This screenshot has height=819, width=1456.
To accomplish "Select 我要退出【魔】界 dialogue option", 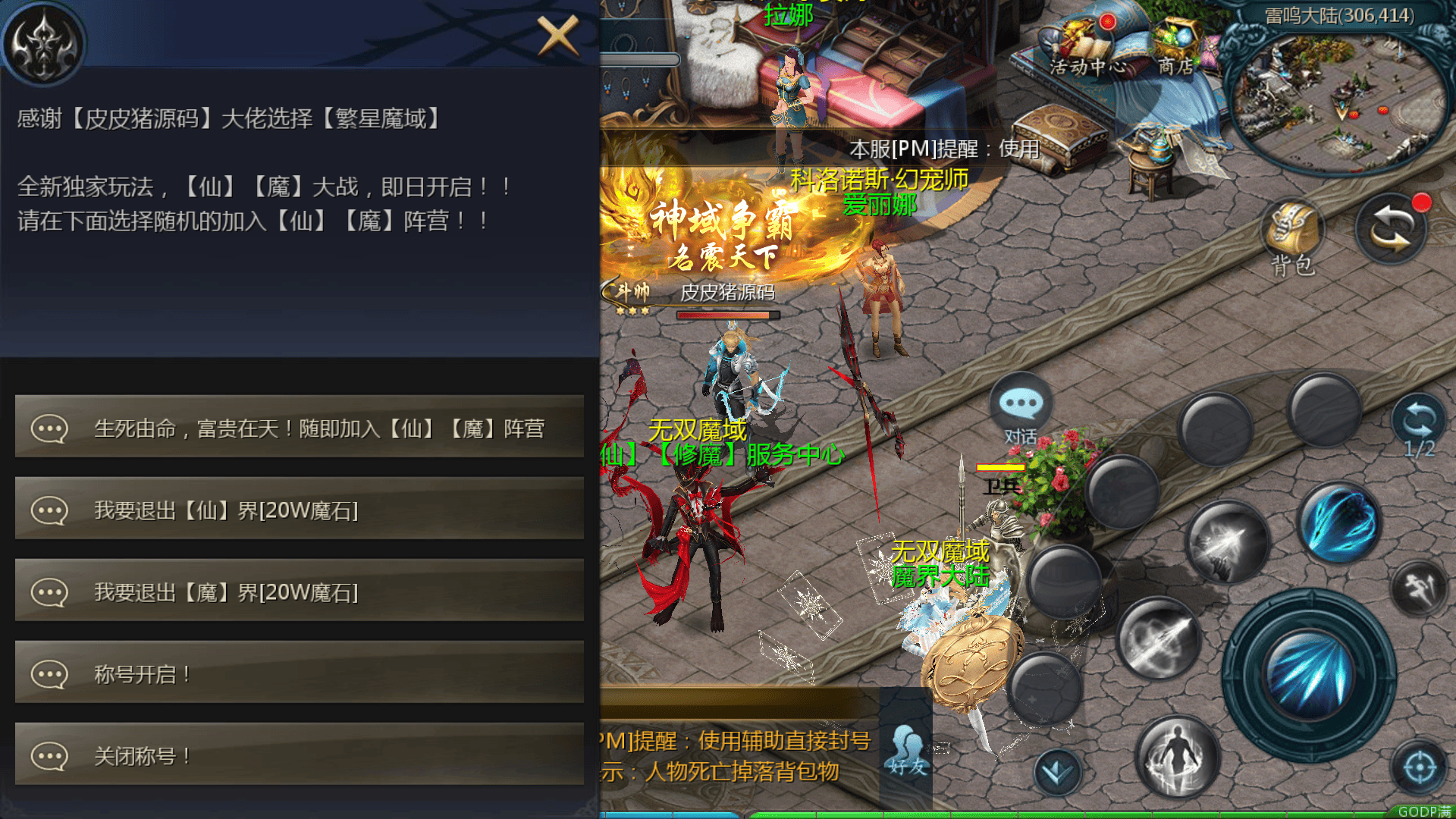I will [x=300, y=592].
